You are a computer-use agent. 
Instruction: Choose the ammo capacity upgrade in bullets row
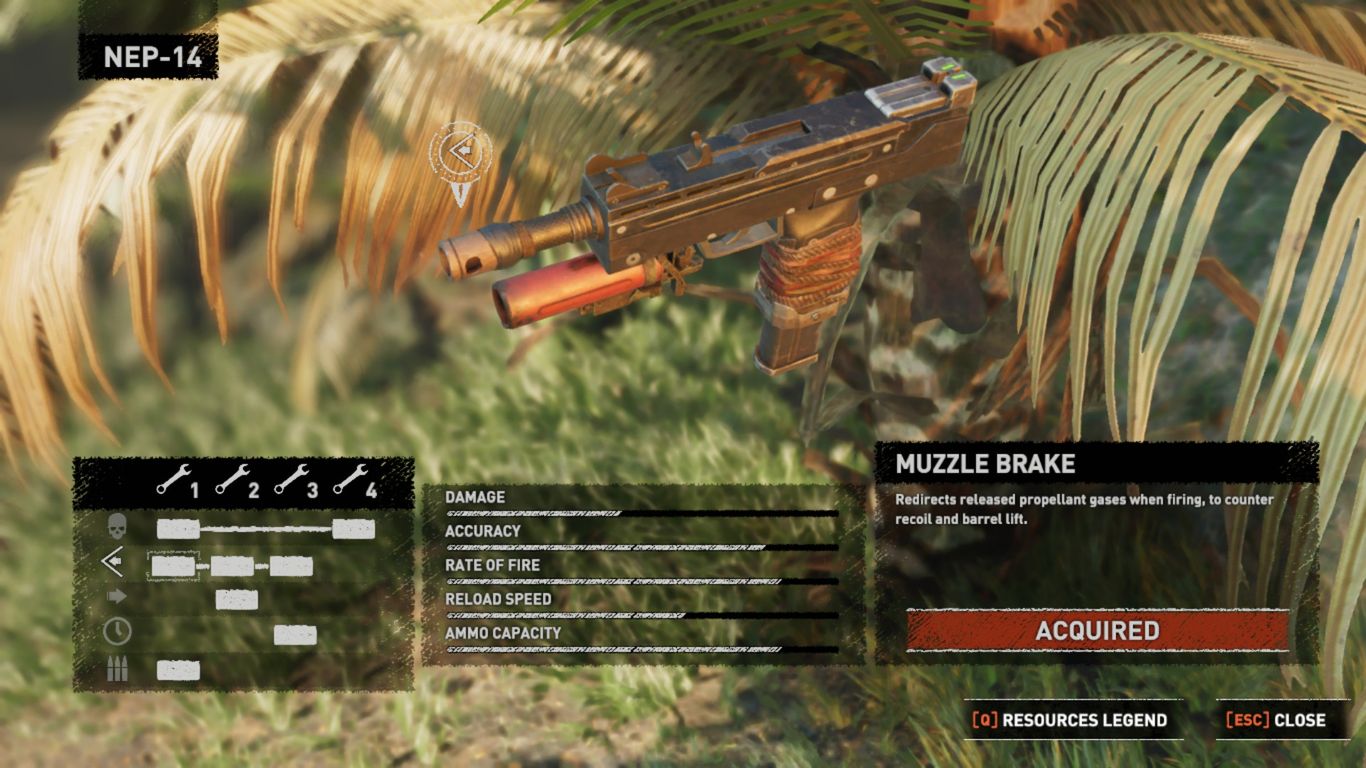[x=178, y=670]
